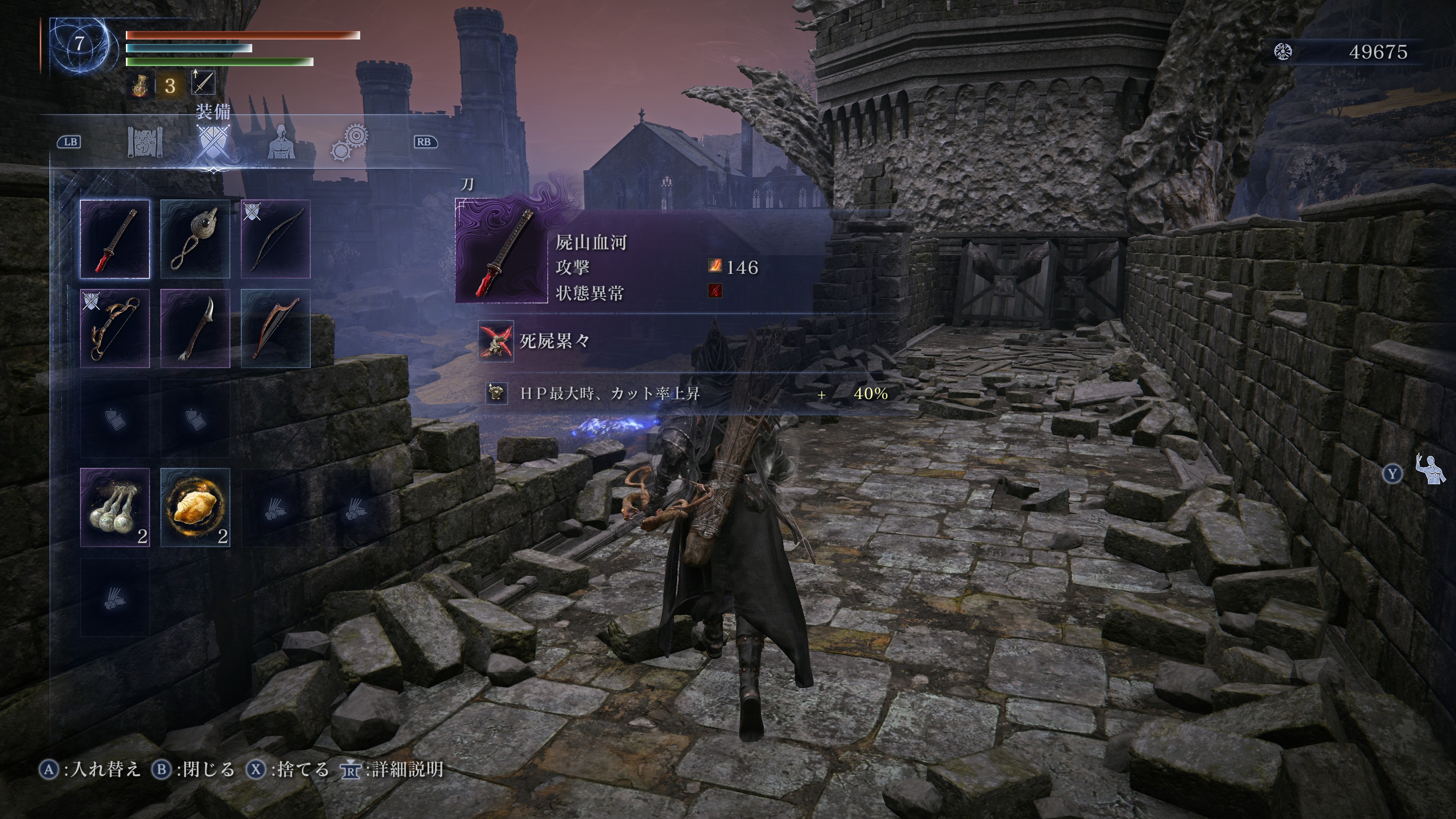Click the equipped sword icon beside the flask
Image resolution: width=1456 pixels, height=819 pixels.
click(x=204, y=83)
